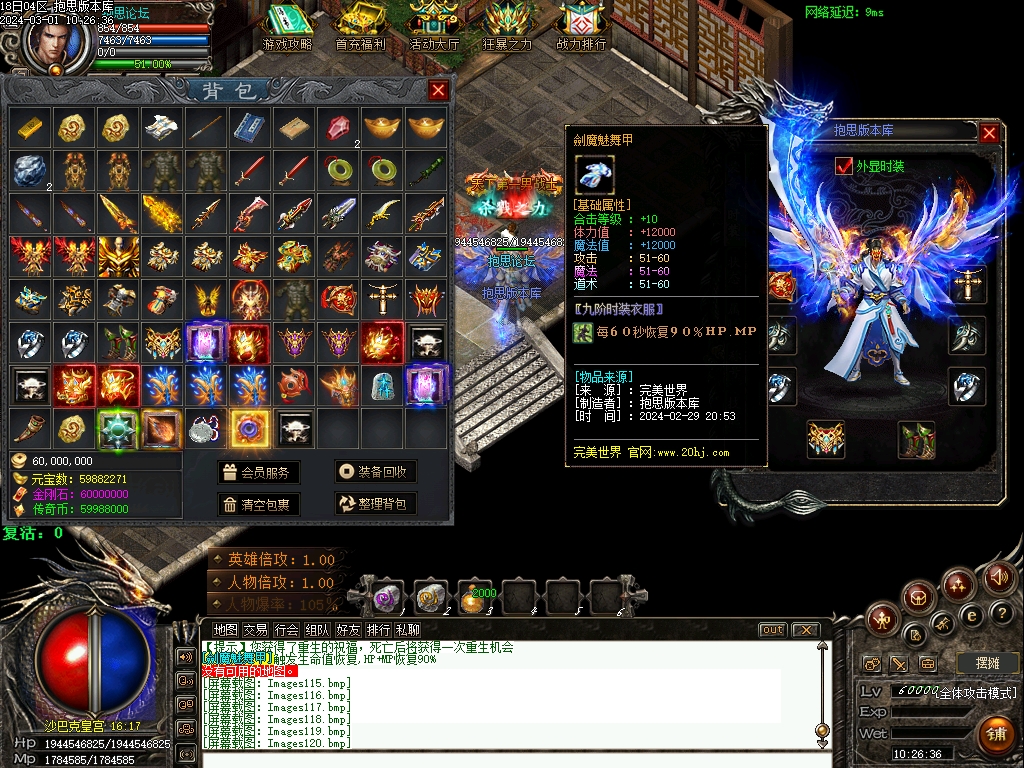
Task: Open the 狂暴之力 menu icon
Action: 508,27
